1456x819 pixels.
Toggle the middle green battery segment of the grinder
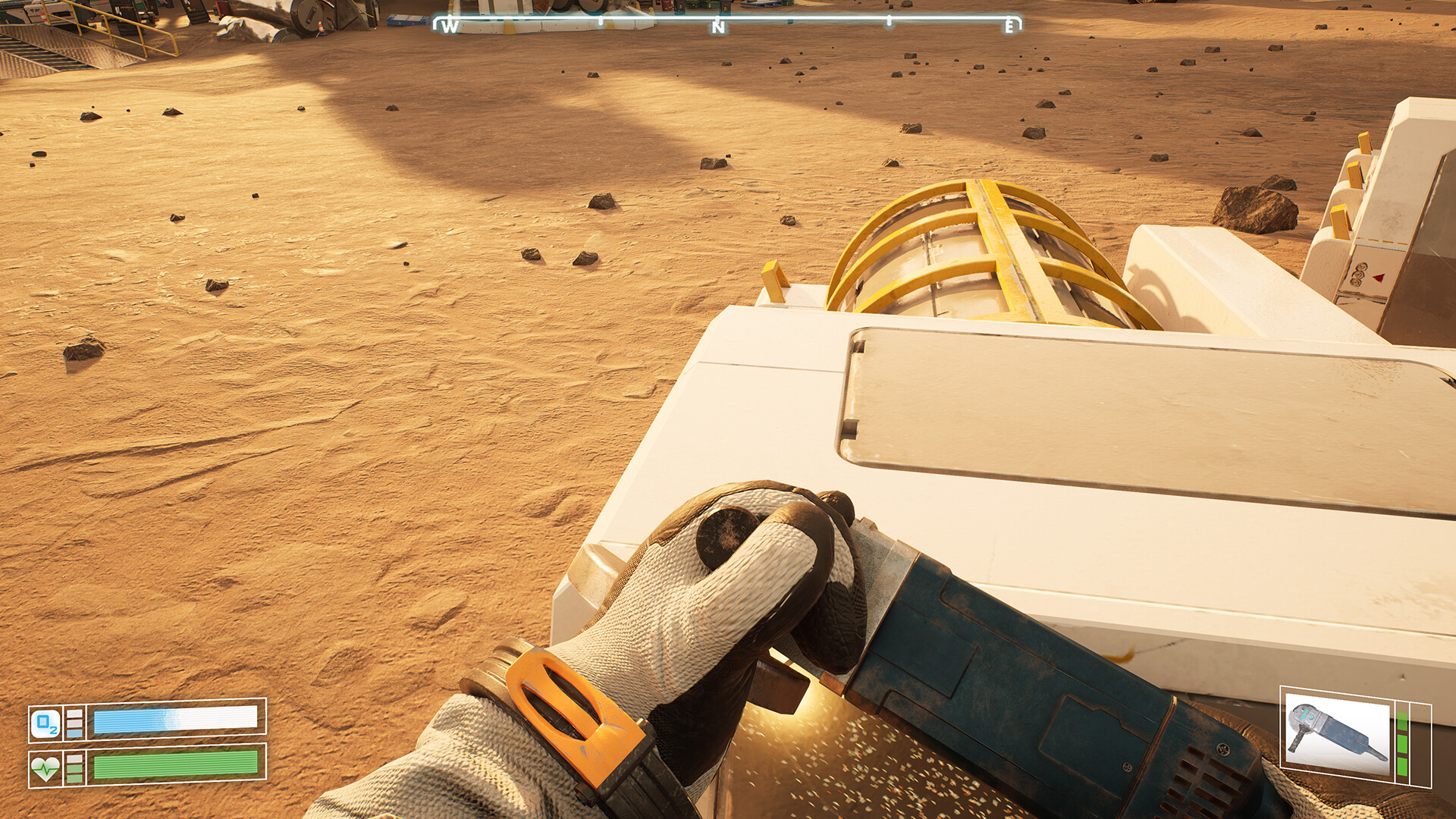(1402, 743)
